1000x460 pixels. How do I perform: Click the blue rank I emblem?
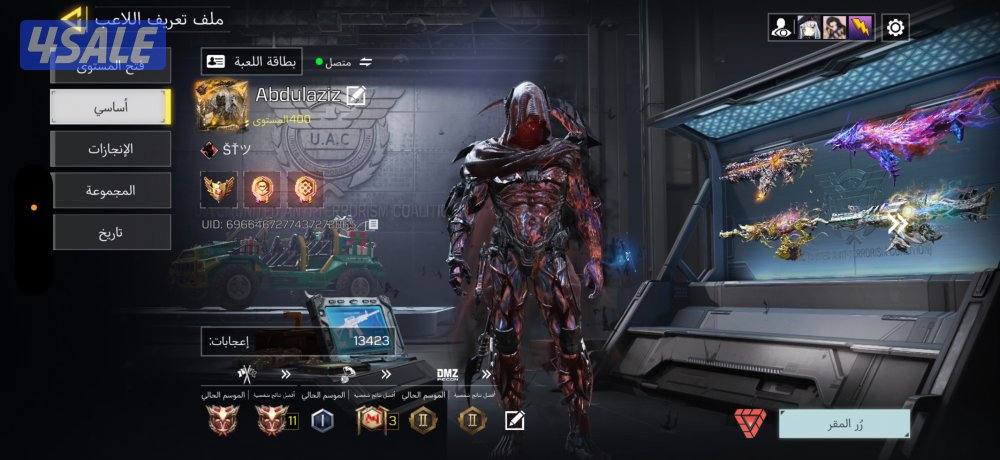[x=322, y=421]
